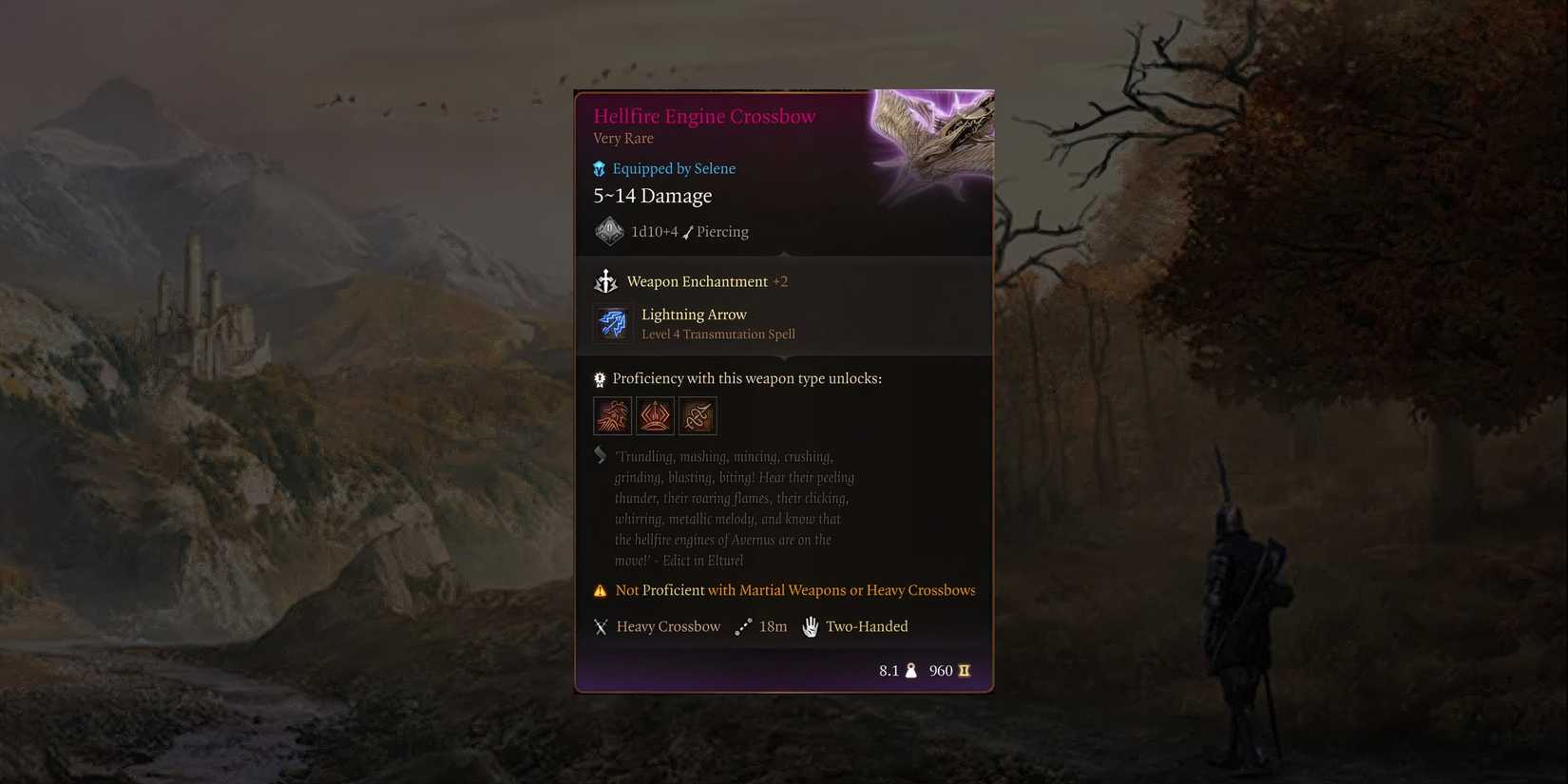Click the gold value icon beside 960

pos(964,670)
